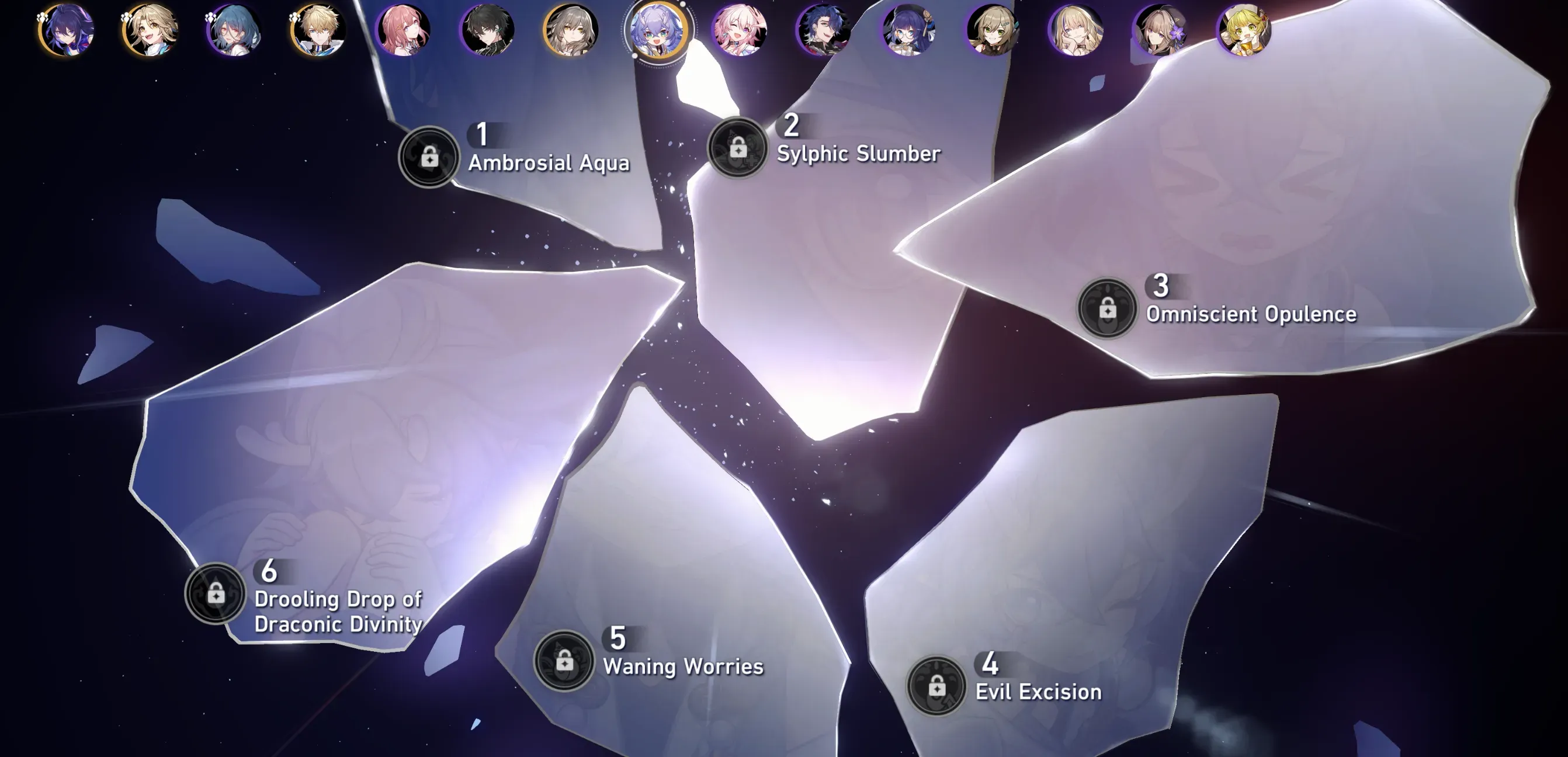
Task: Click the lock icon on Ambrosial Aqua
Action: (x=430, y=157)
